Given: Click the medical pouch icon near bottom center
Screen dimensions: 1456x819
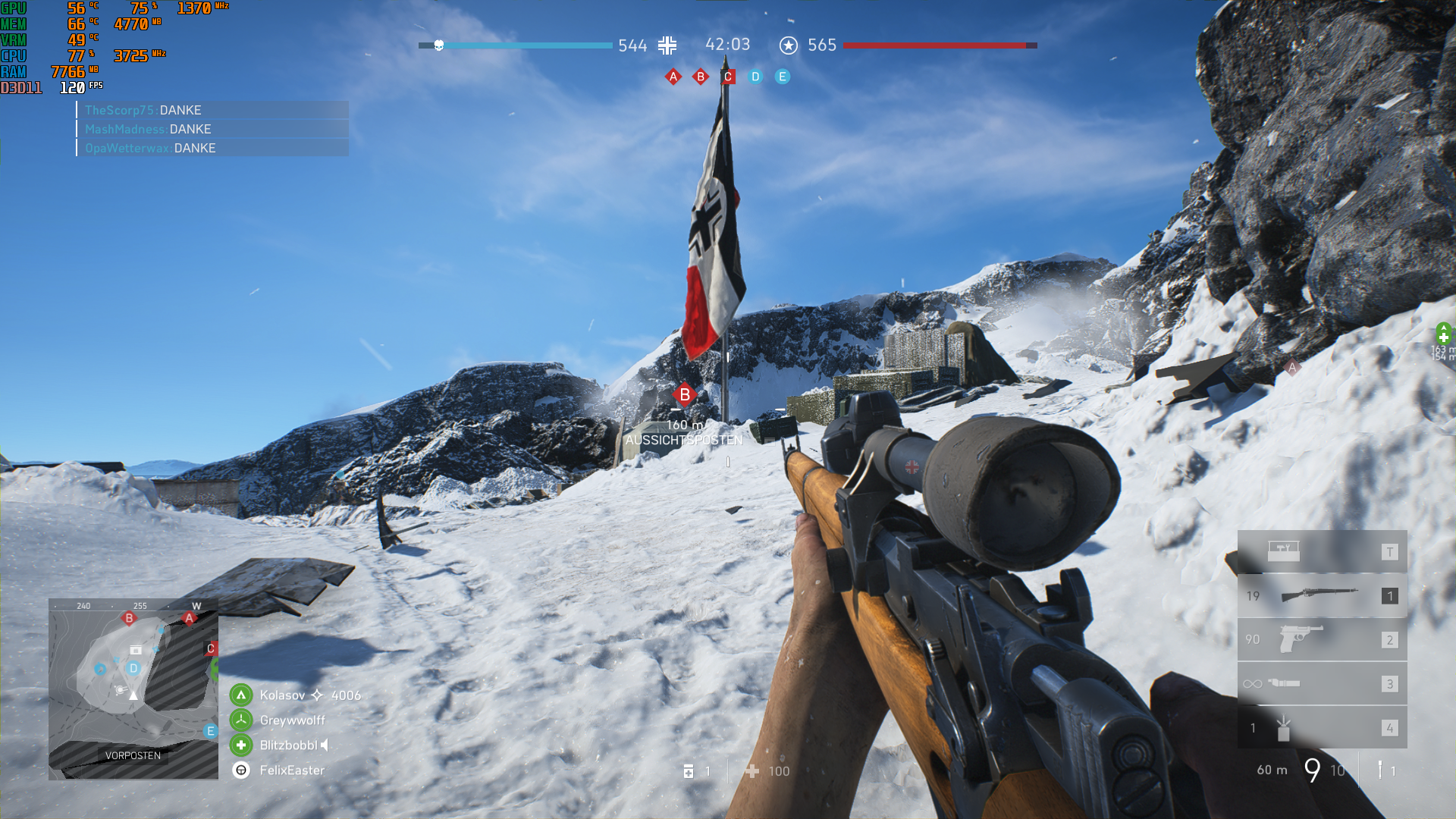Looking at the screenshot, I should tap(689, 770).
